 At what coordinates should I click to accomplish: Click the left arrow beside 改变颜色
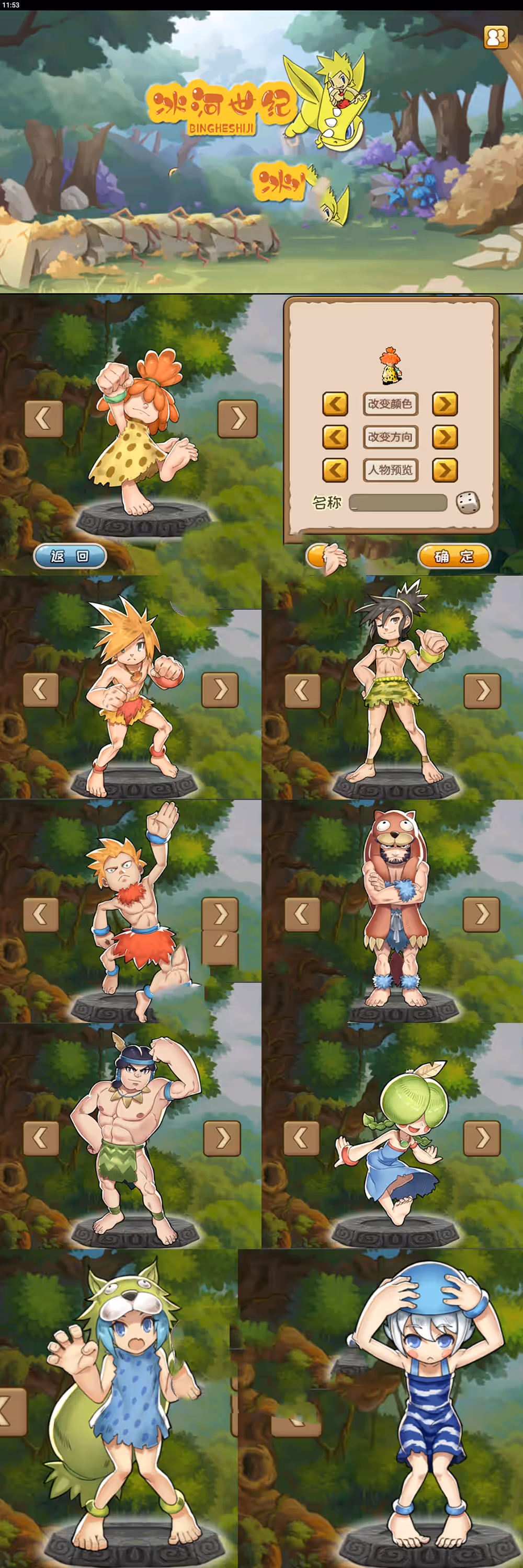pos(335,403)
